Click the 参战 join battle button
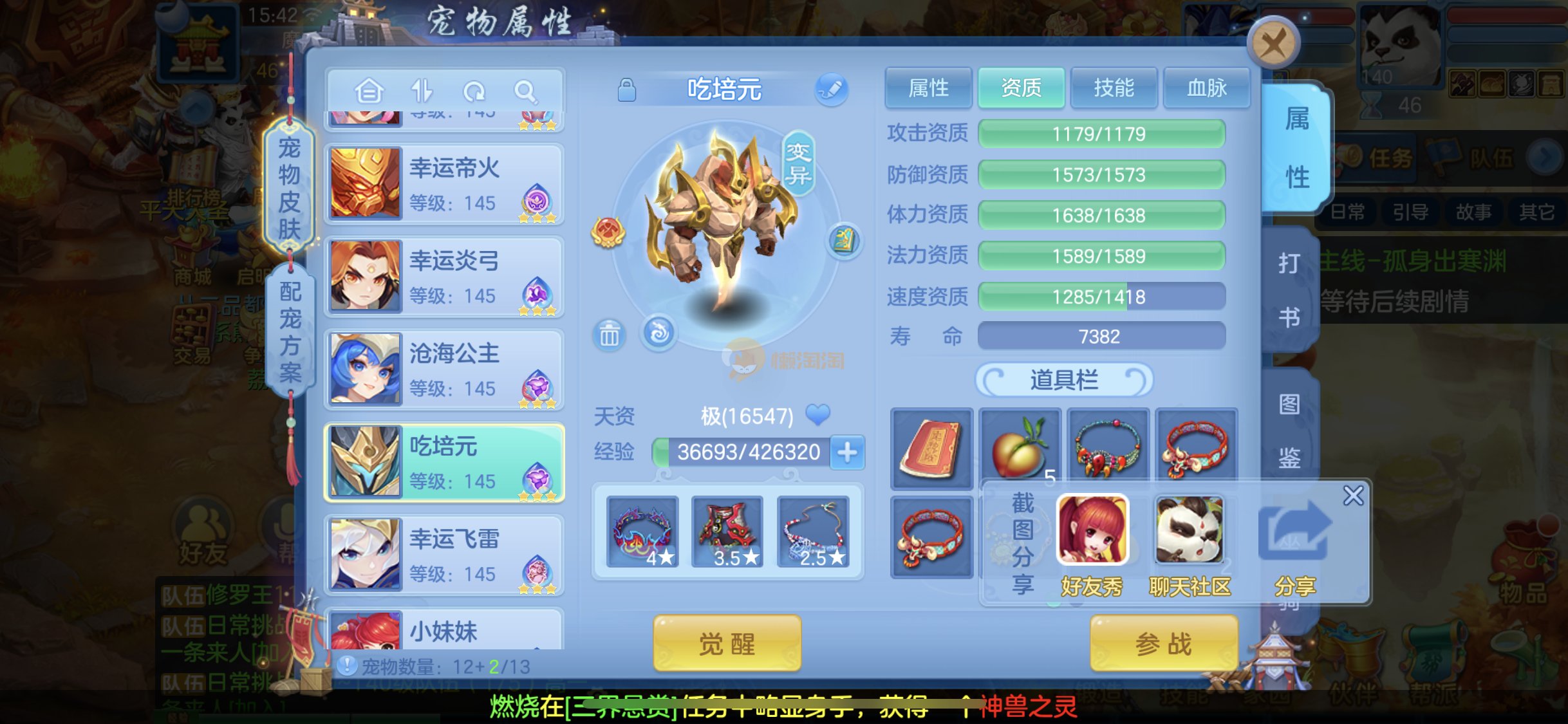 (1163, 643)
